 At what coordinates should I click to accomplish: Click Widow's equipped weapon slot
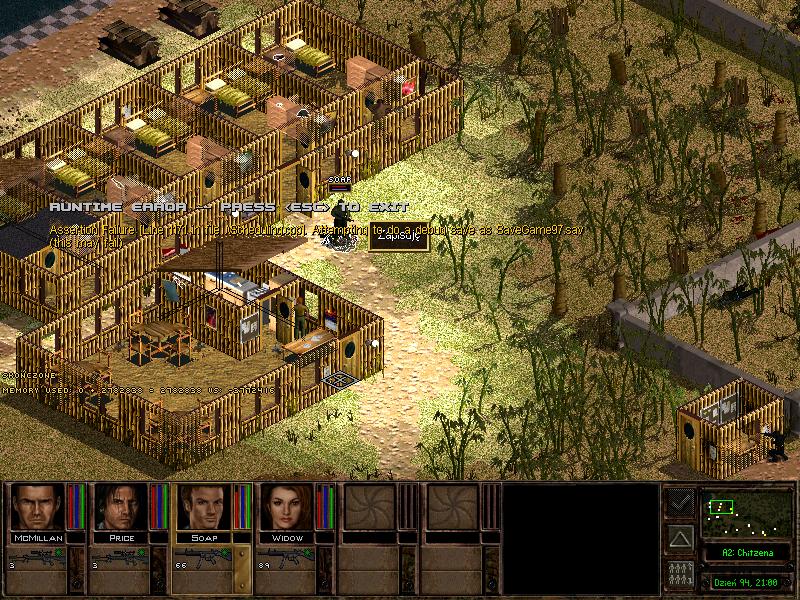287,559
